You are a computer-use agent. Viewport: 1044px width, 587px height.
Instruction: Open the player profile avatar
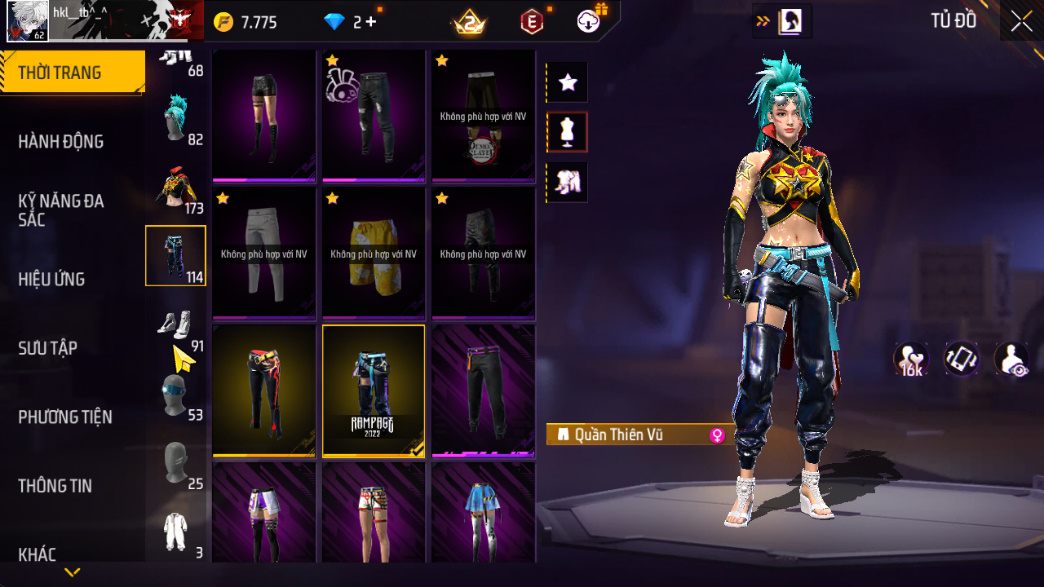click(27, 20)
